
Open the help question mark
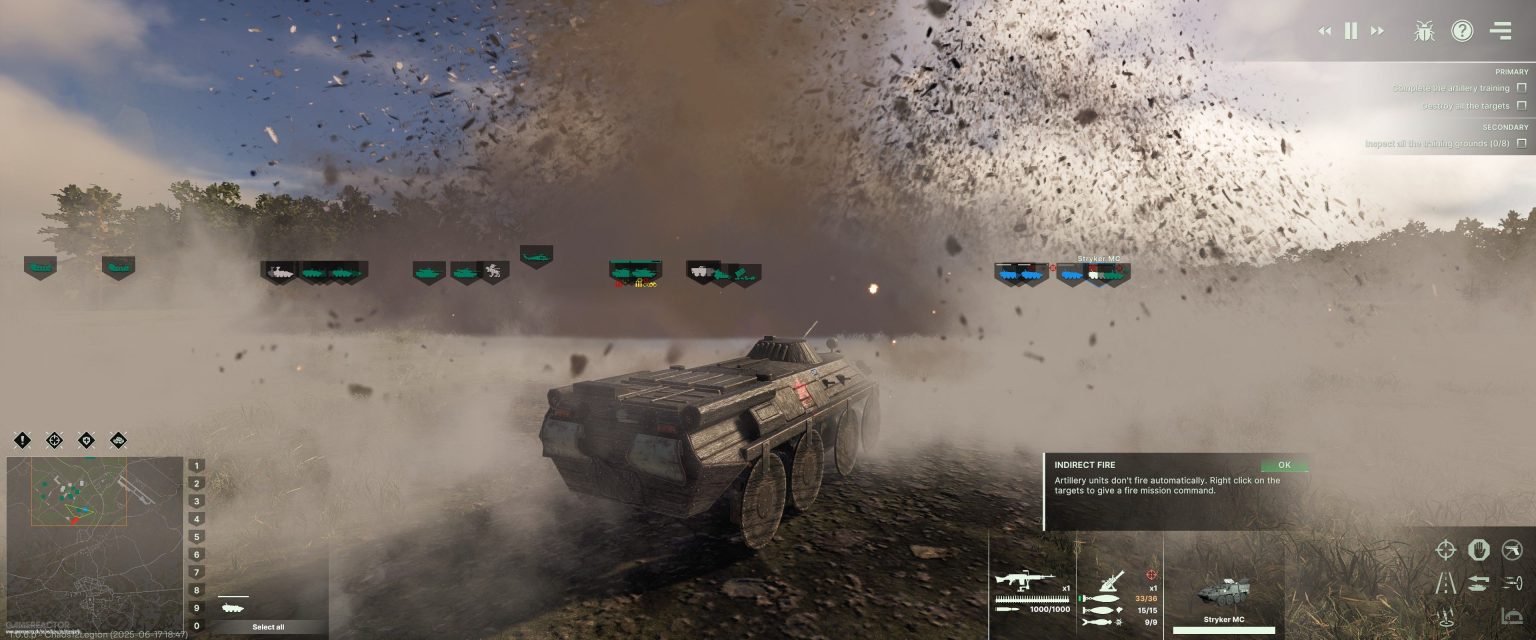coord(1462,31)
